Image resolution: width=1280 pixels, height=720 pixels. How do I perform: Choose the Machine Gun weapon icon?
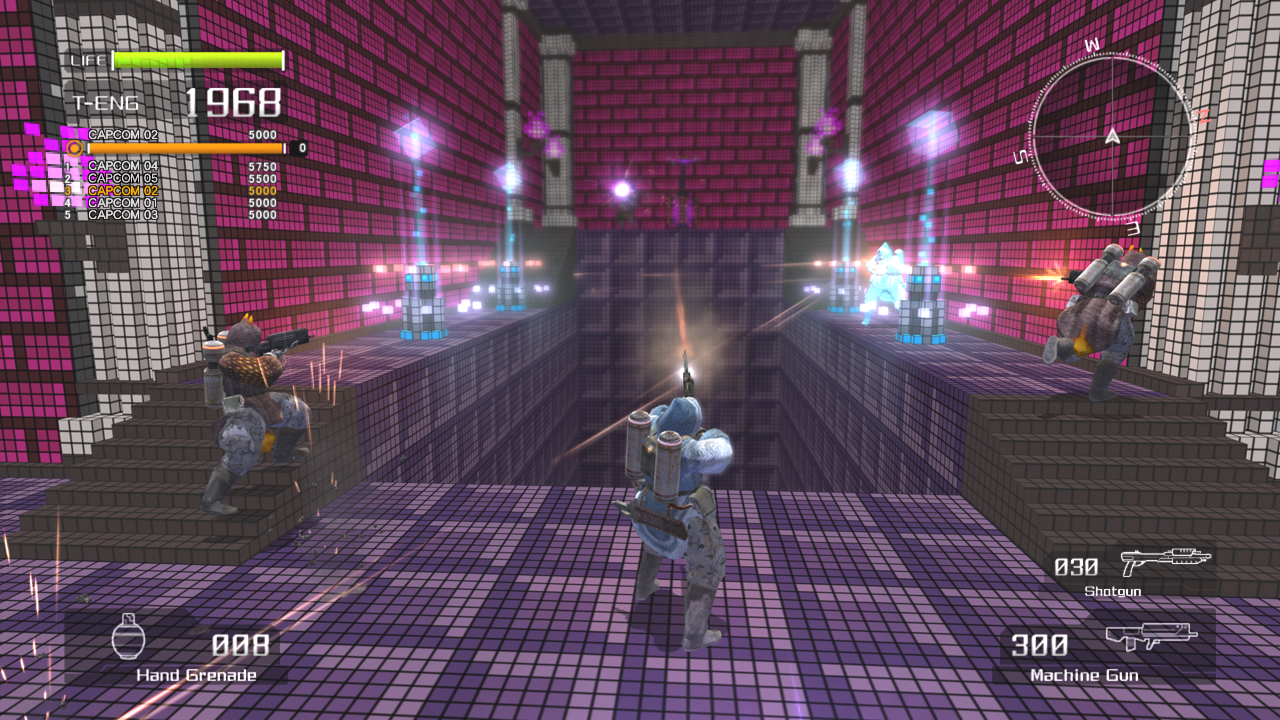point(1151,637)
